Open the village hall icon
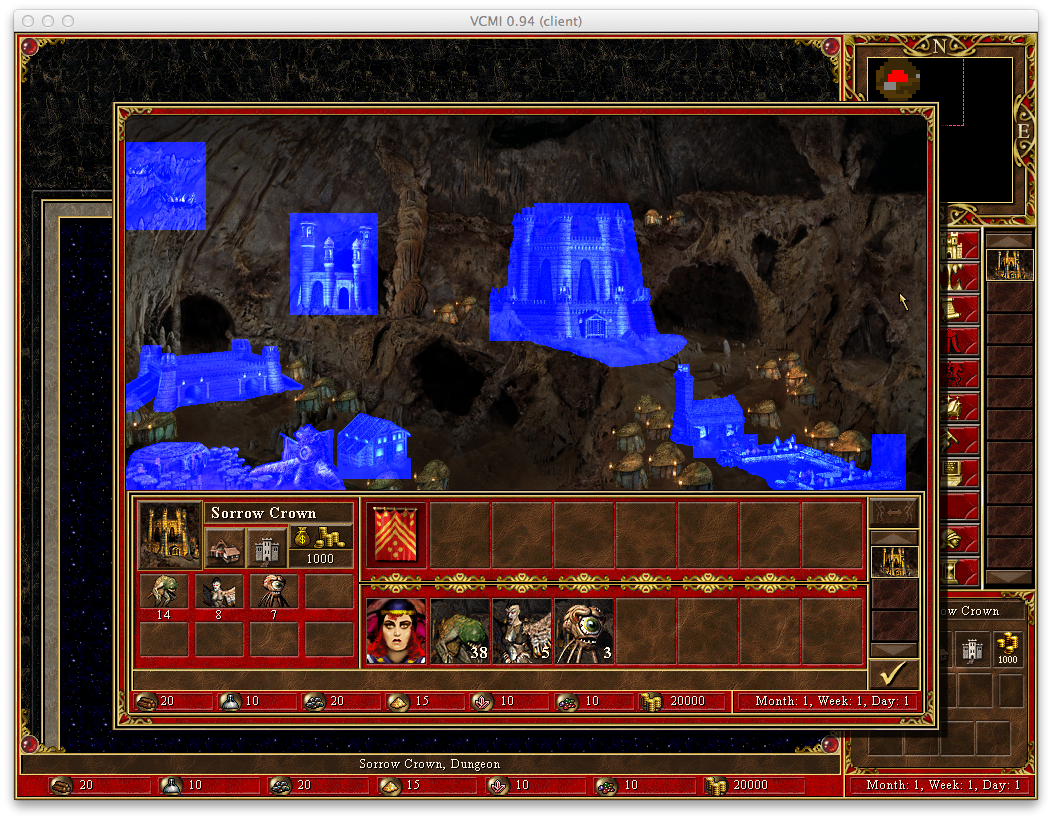The image size is (1052, 820). pyautogui.click(x=224, y=547)
